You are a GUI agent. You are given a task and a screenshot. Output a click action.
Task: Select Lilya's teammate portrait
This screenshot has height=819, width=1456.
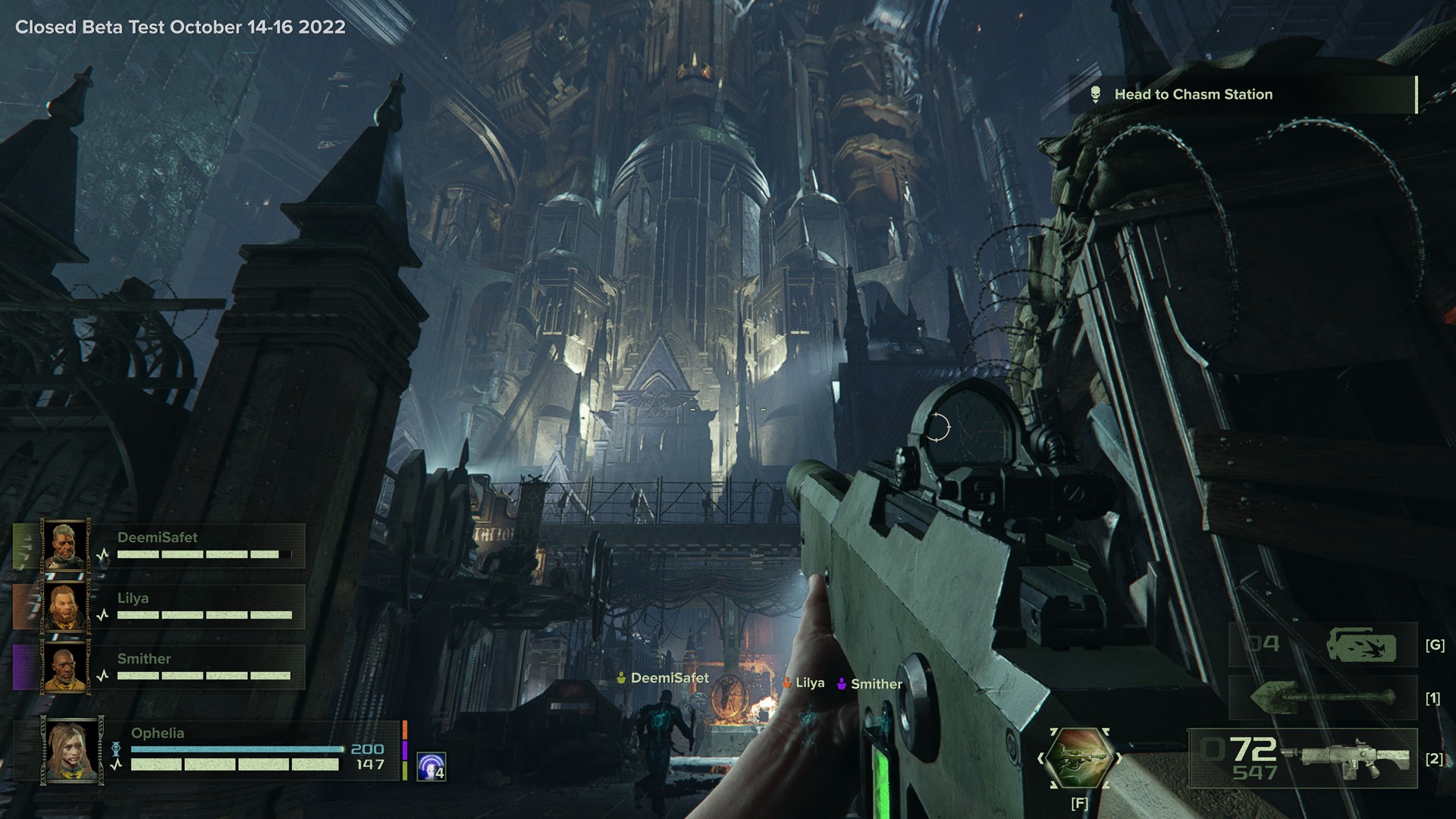66,606
